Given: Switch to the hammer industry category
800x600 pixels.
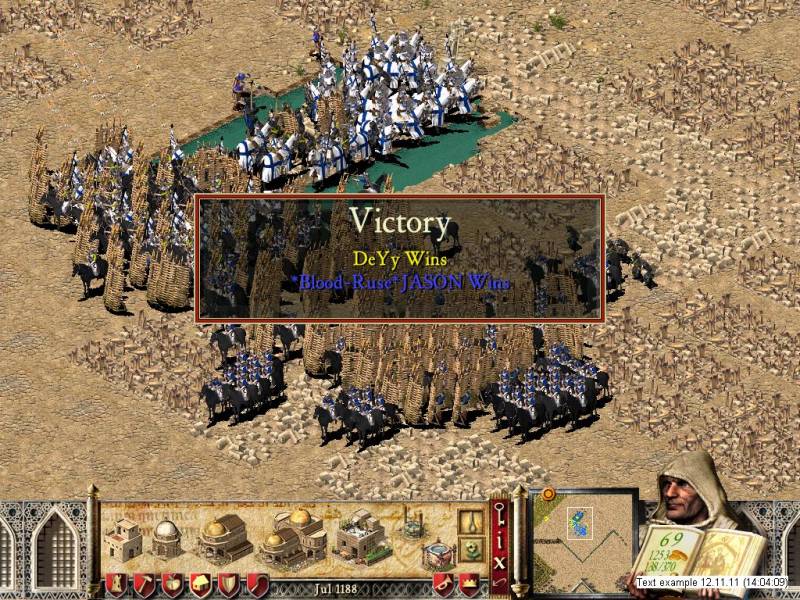Looking at the screenshot, I should 144,584.
